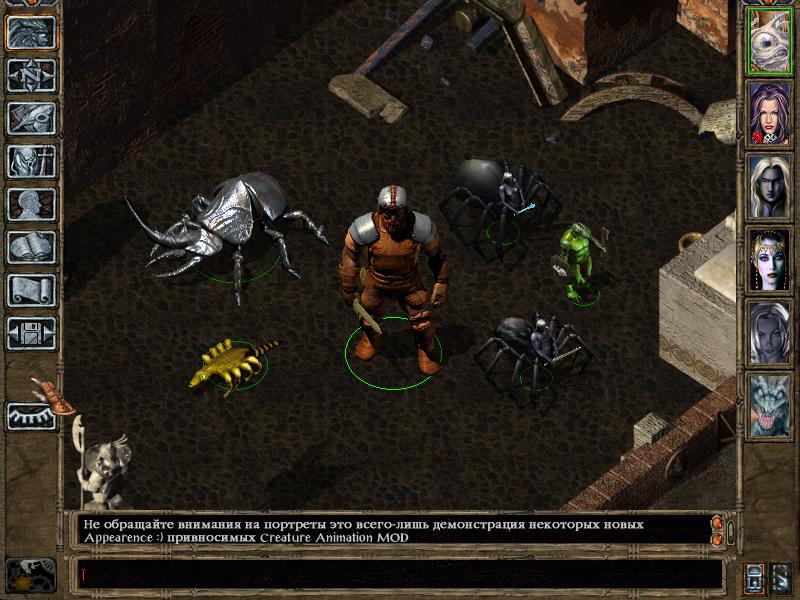Rest the party with closed-eye button
Viewport: 800px width, 600px height.
pyautogui.click(x=31, y=416)
